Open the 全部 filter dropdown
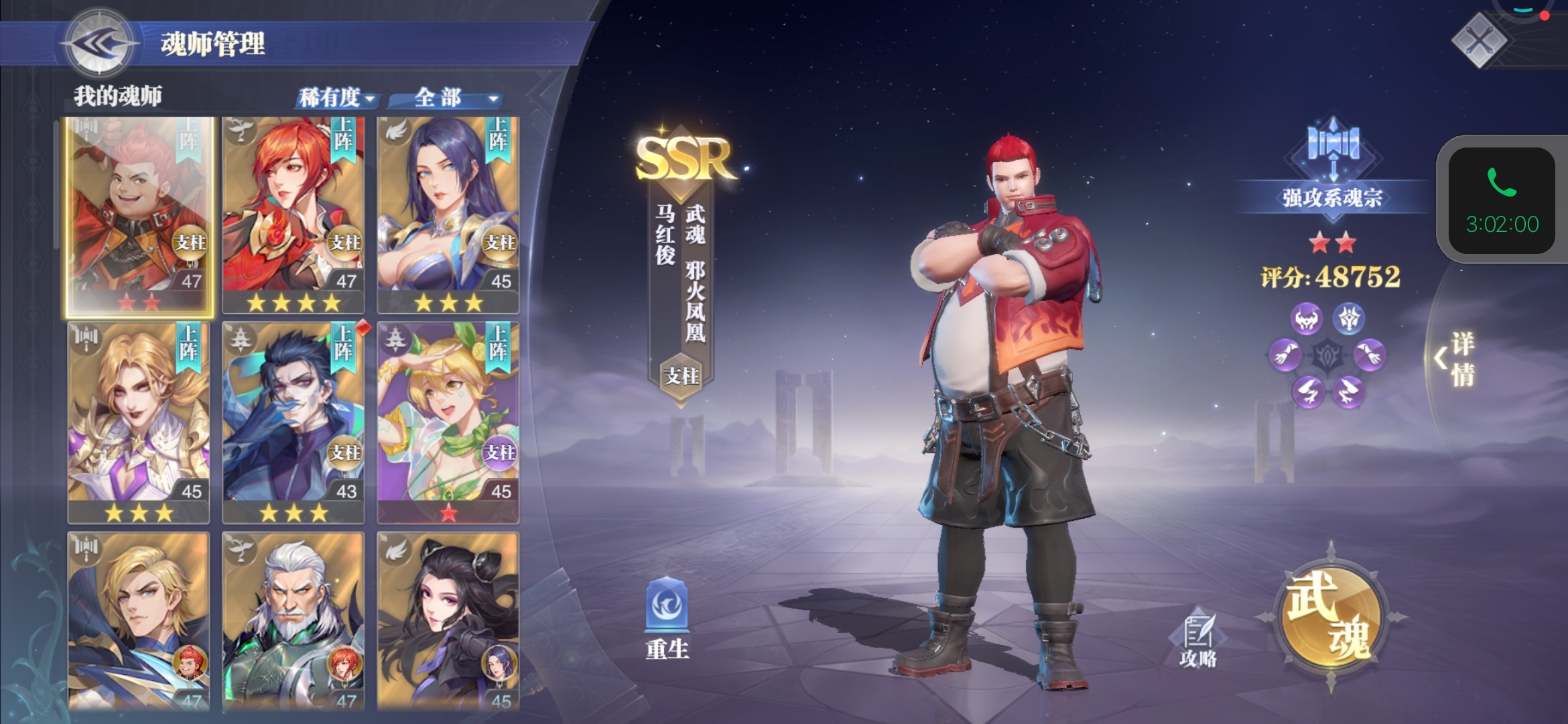The image size is (1568, 724). [447, 99]
